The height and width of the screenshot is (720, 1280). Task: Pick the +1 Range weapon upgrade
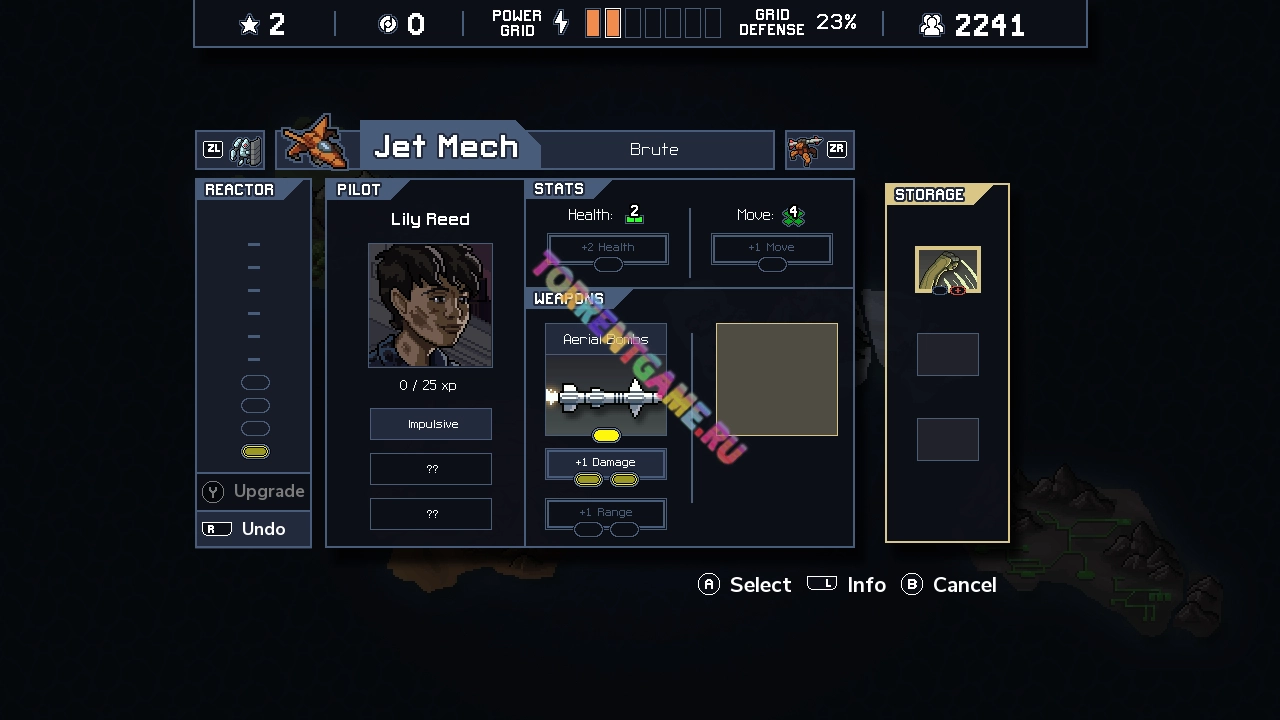tap(606, 514)
